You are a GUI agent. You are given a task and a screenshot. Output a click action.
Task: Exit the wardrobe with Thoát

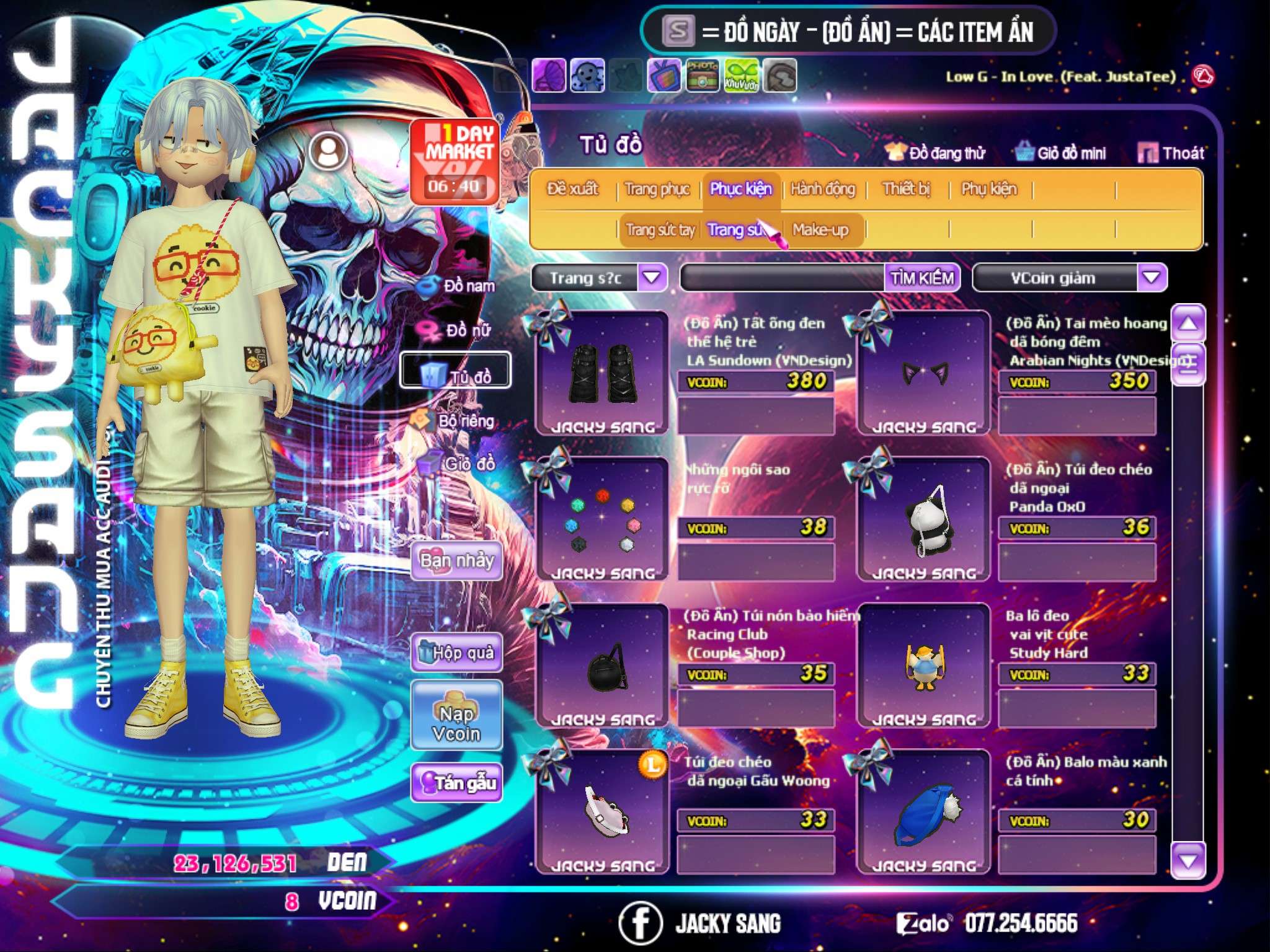pos(1171,153)
